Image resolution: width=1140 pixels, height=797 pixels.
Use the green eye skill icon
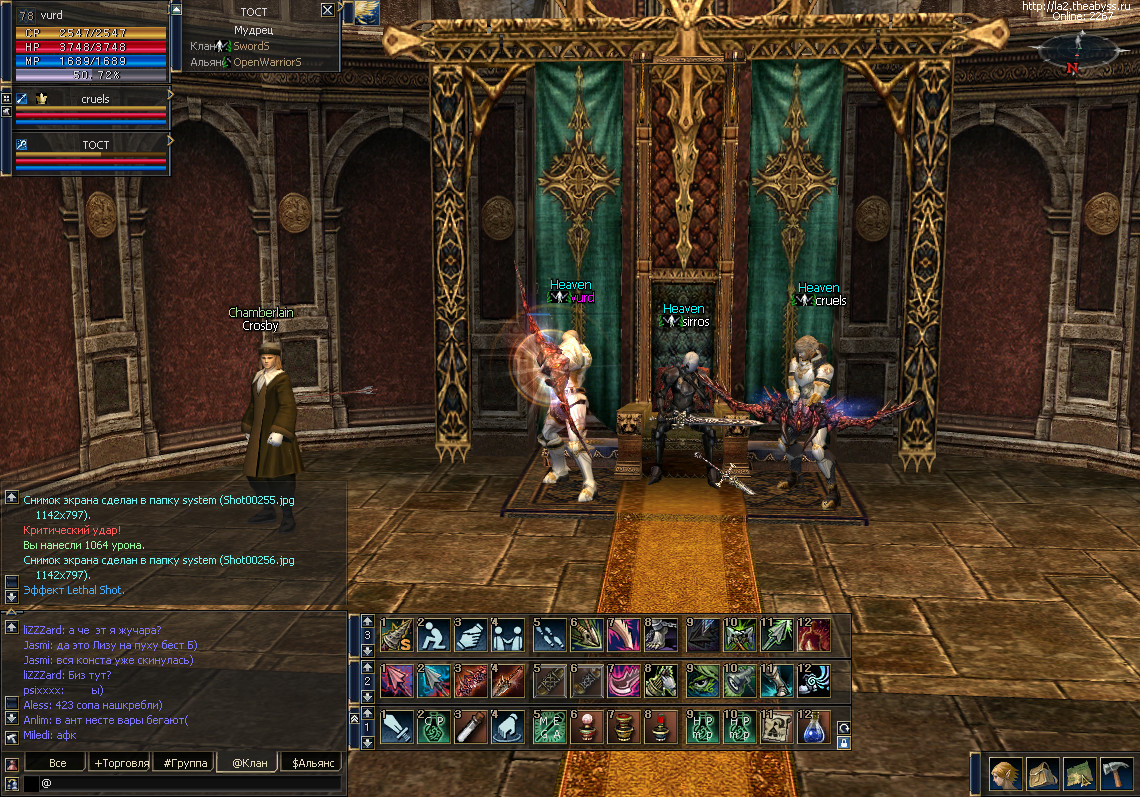click(x=701, y=680)
